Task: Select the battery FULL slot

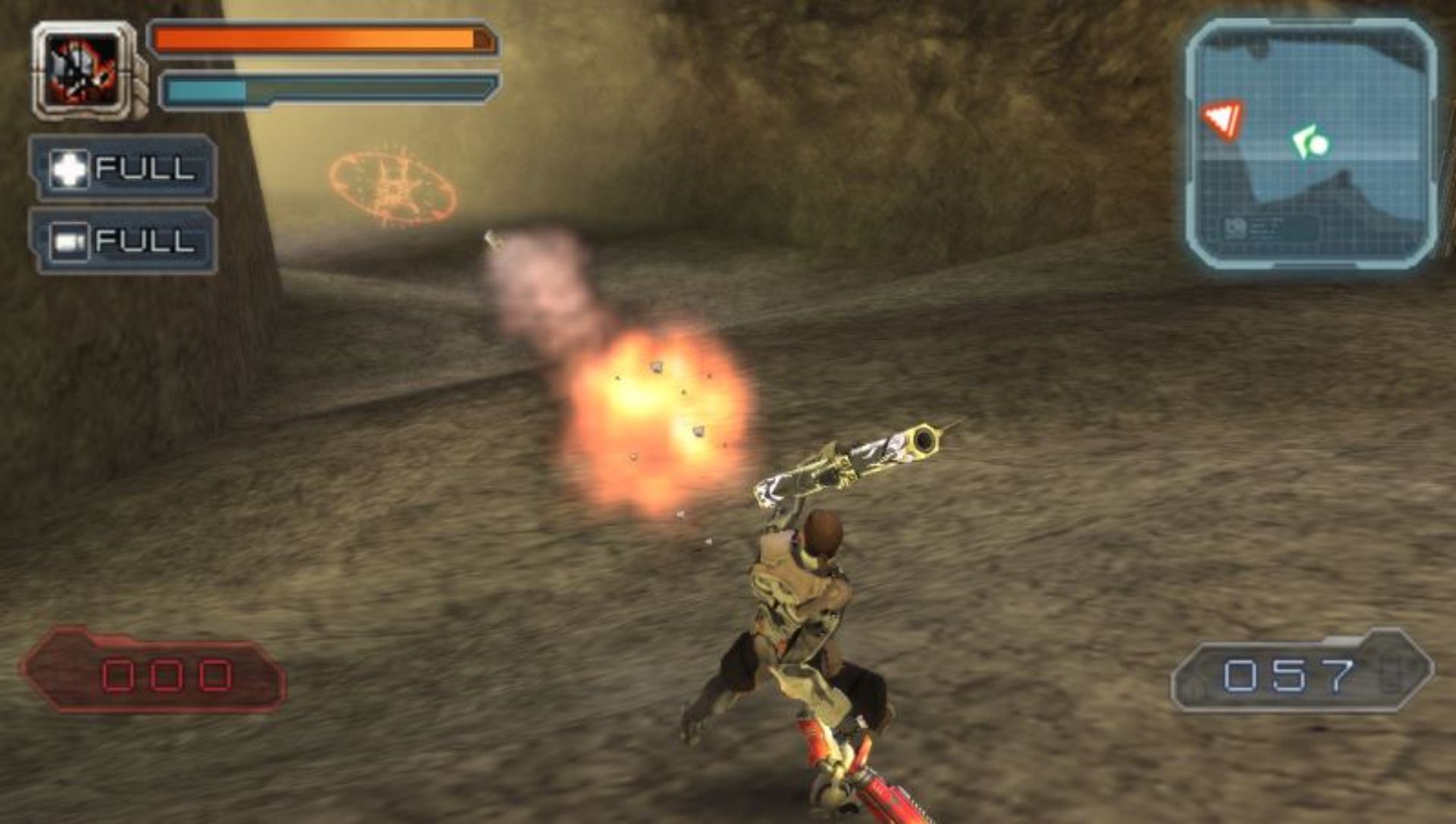Action: [123, 241]
